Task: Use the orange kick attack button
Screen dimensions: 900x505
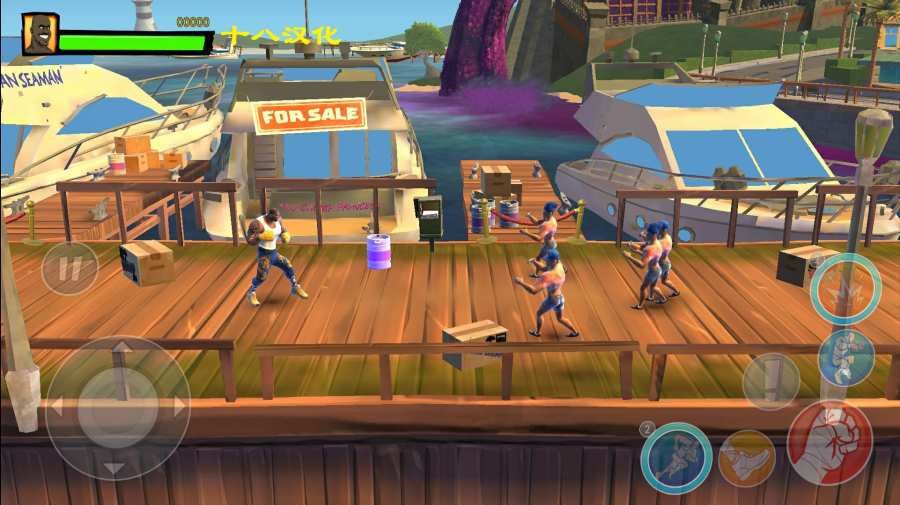Action: coord(746,458)
